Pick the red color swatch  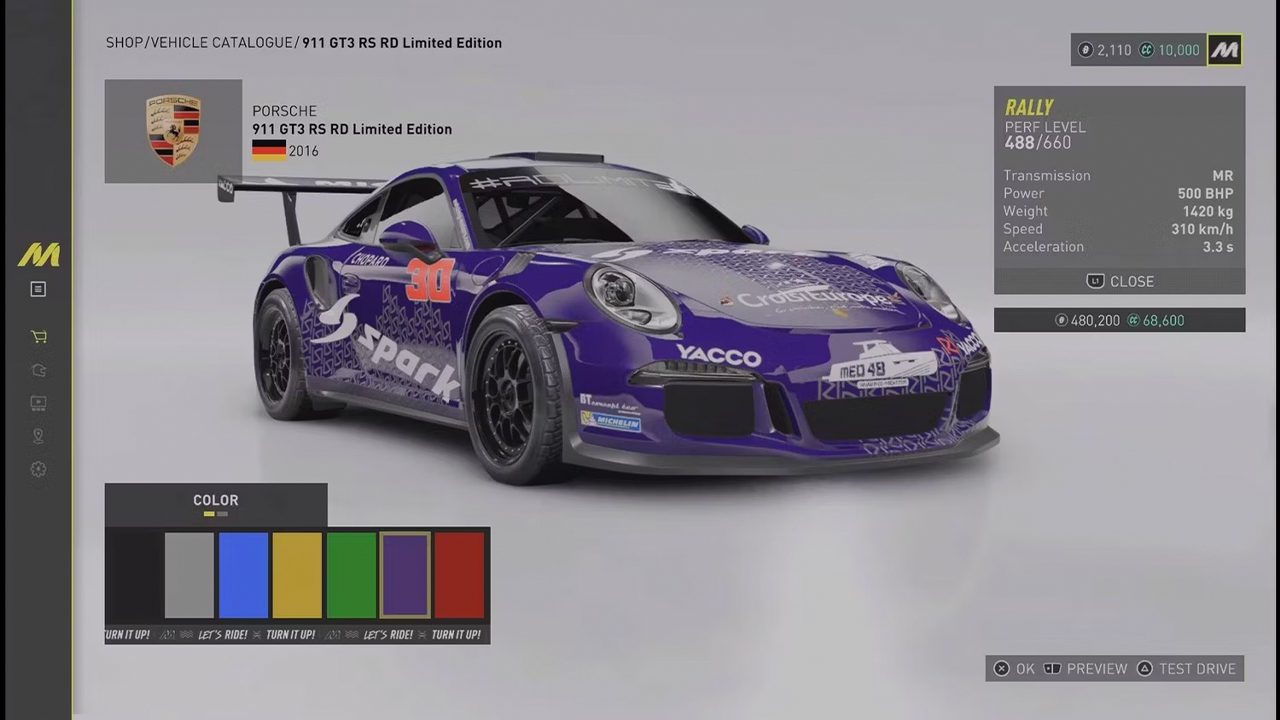pos(459,575)
